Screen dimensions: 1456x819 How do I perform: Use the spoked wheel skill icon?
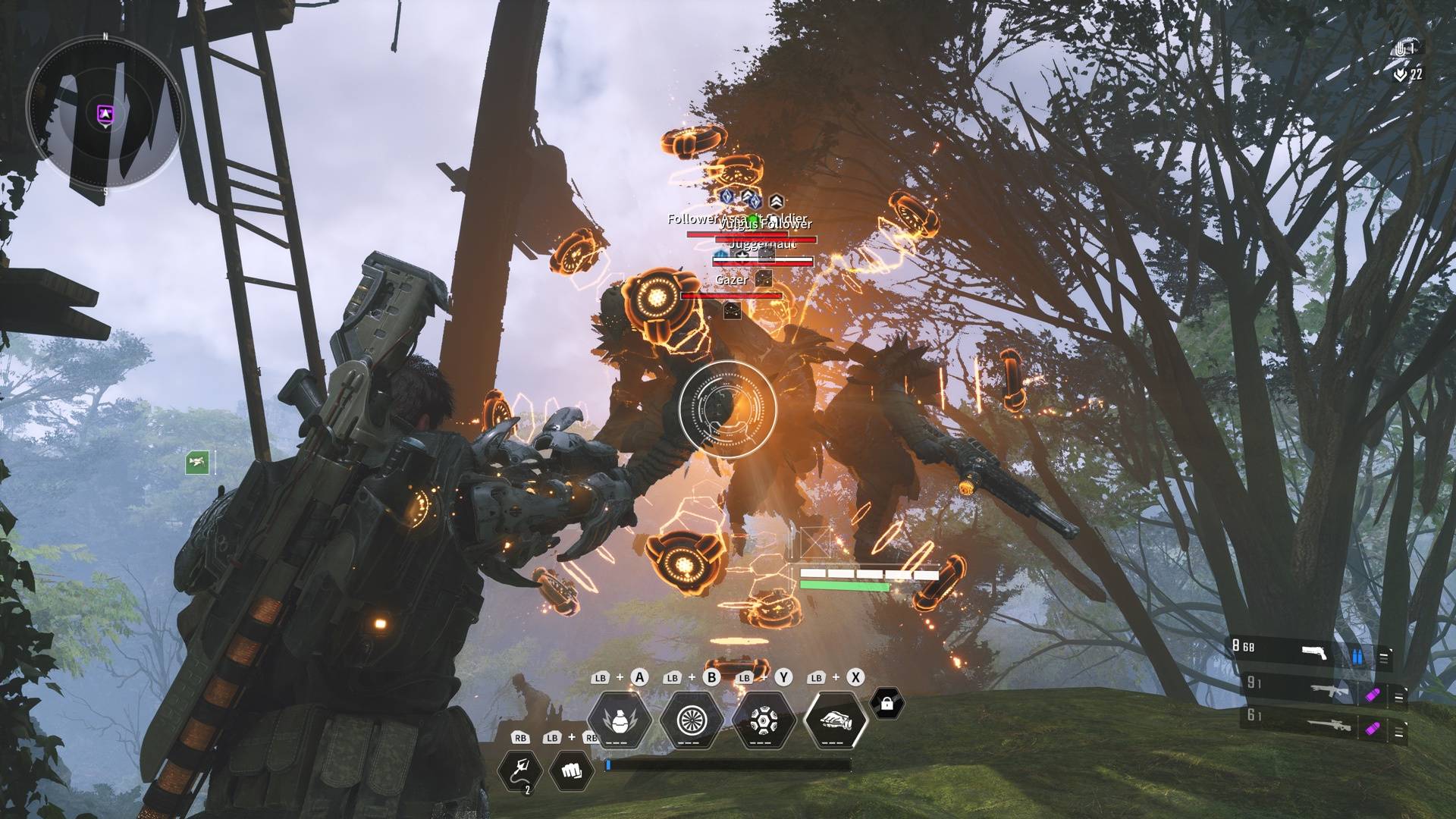[x=692, y=719]
